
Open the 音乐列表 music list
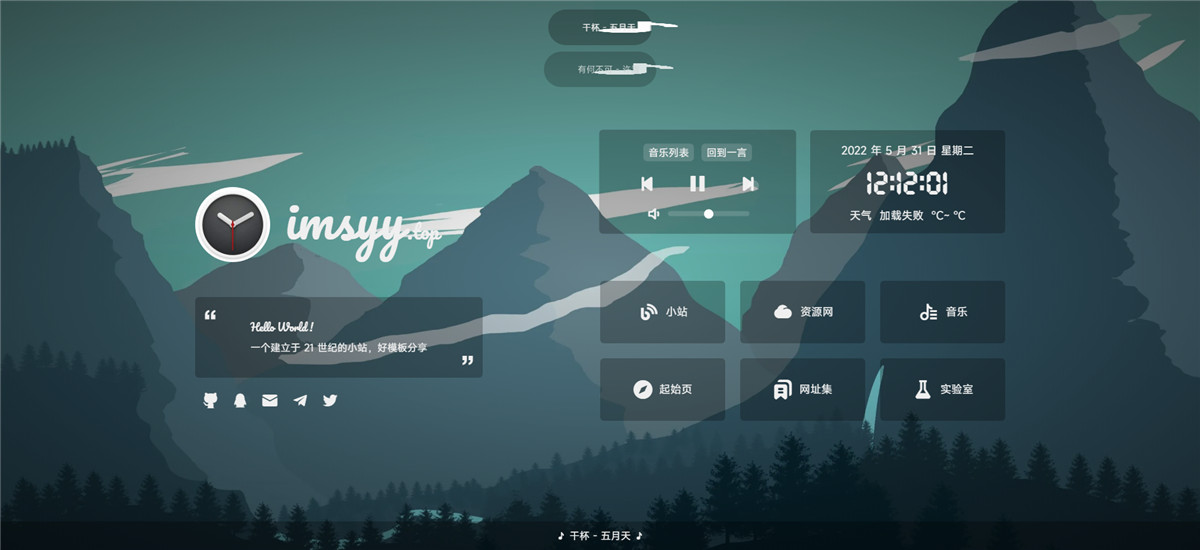[668, 153]
